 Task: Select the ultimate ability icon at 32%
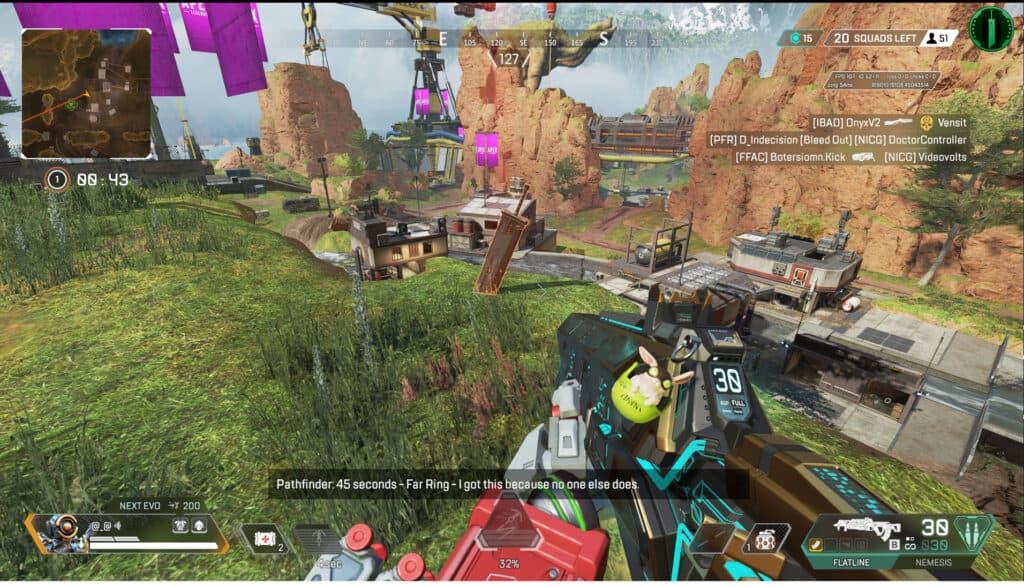point(509,540)
